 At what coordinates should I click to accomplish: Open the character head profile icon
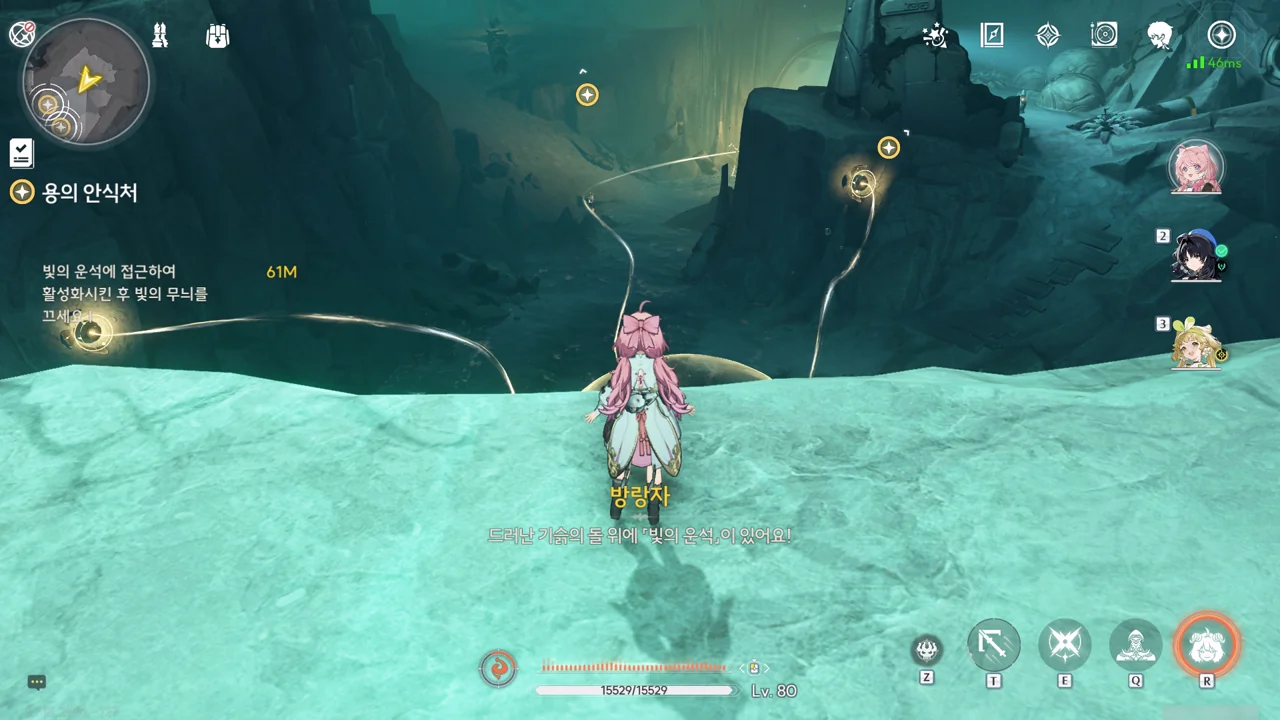(1160, 36)
